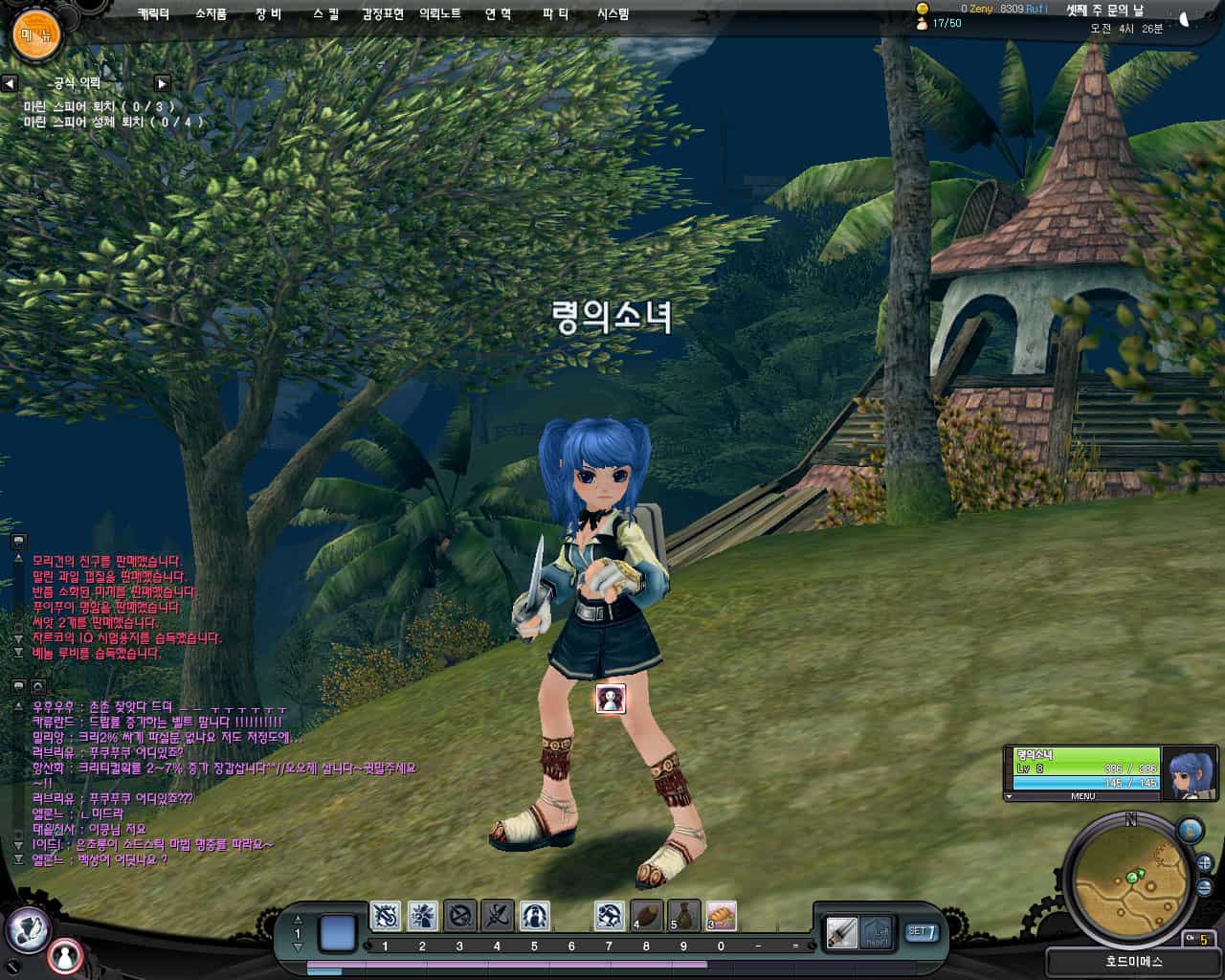
Task: Toggle the chat filter icon beside the speech bubble
Action: (38, 687)
